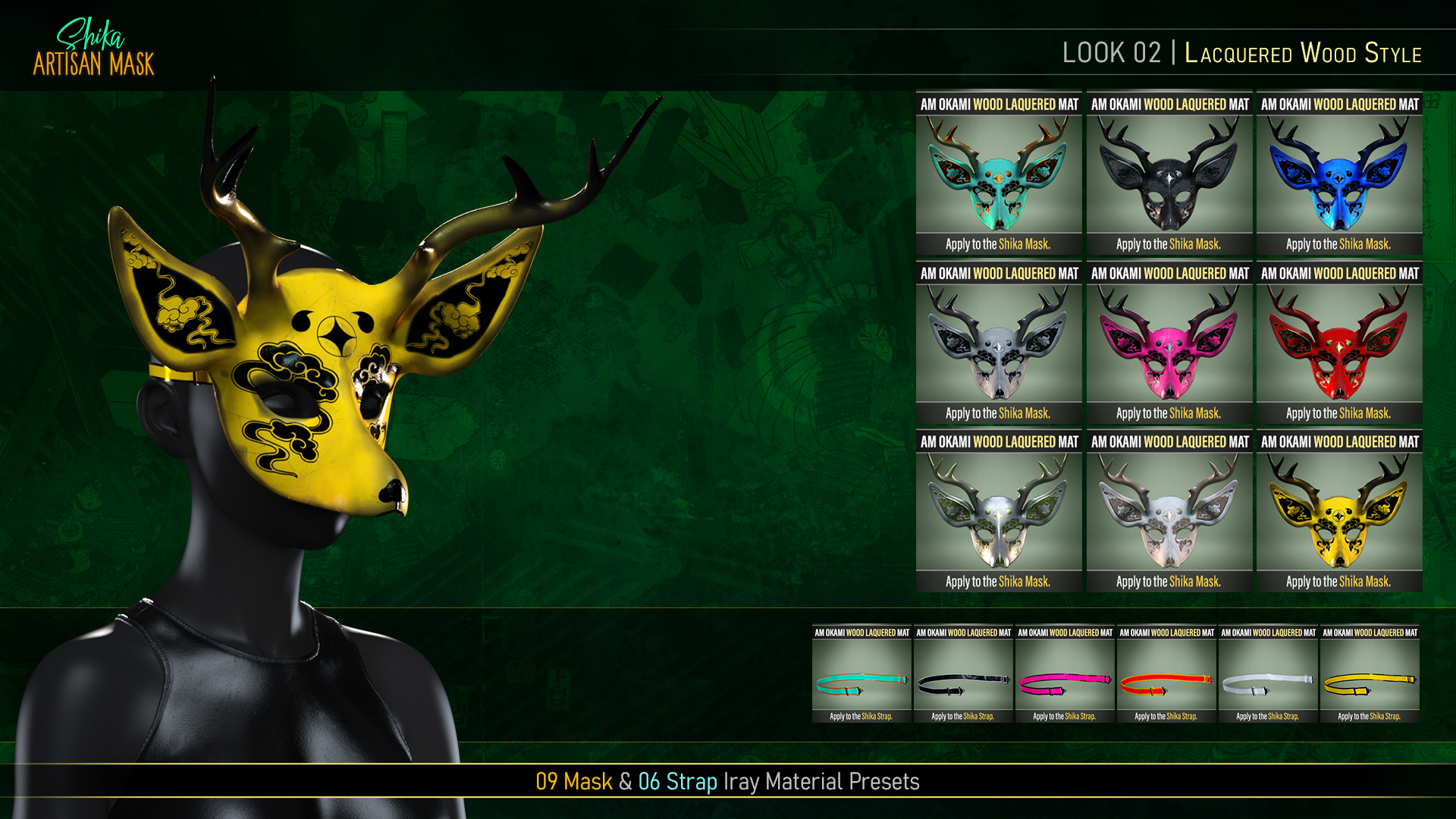The width and height of the screenshot is (1456, 819).
Task: Select the teal Shika Strap preset
Action: pyautogui.click(x=861, y=674)
